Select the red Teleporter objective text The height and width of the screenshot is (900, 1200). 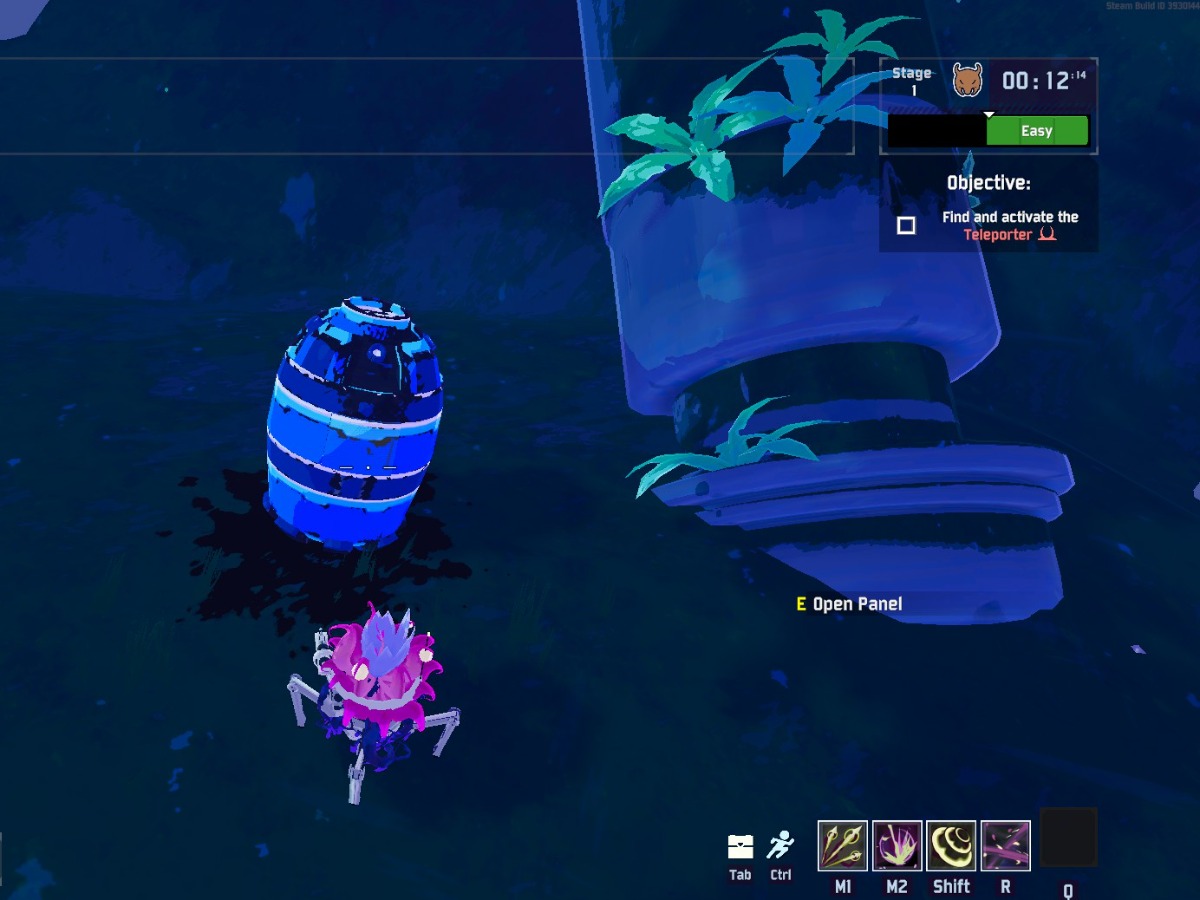pyautogui.click(x=997, y=235)
